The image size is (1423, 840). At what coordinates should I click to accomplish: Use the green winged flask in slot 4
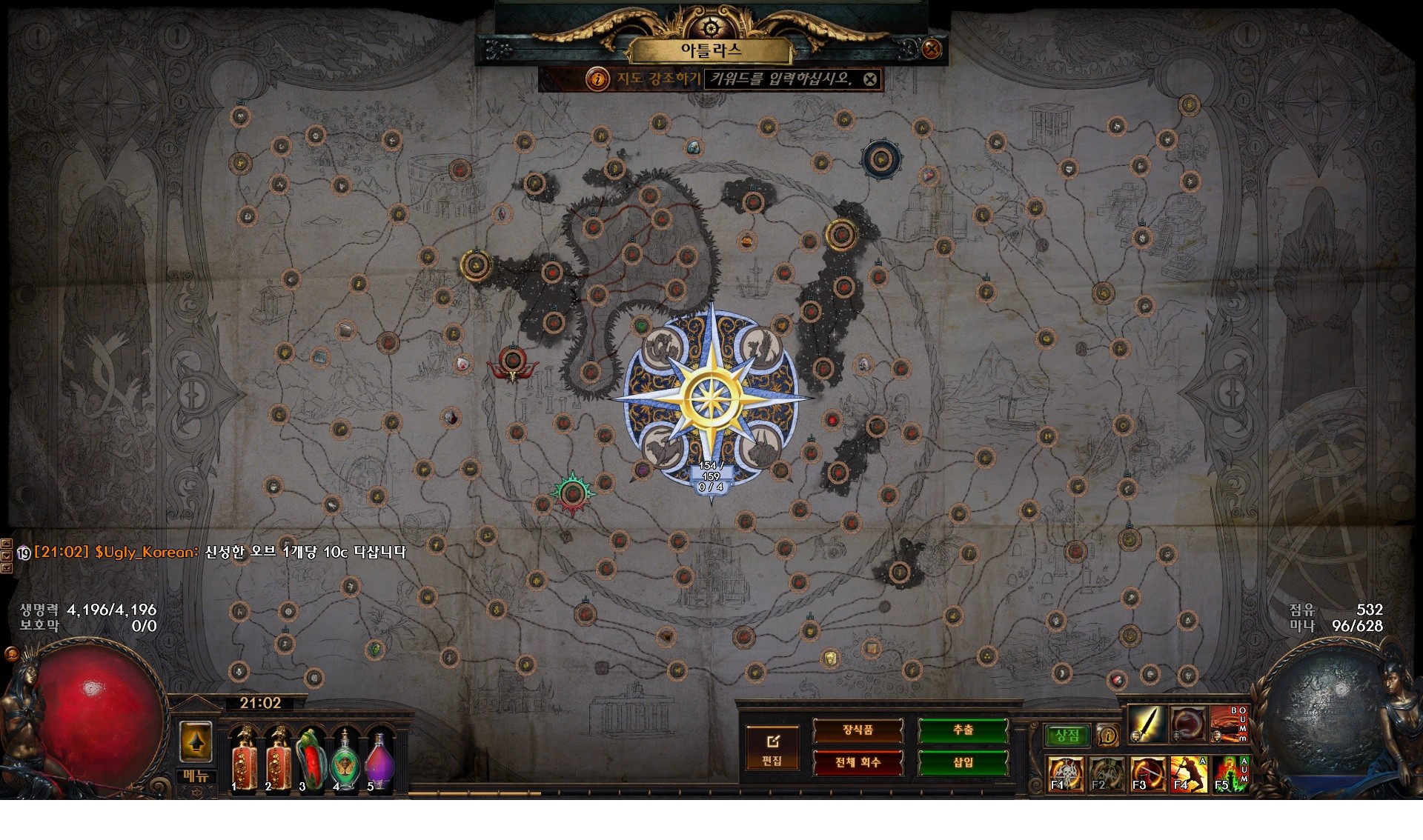click(x=345, y=760)
